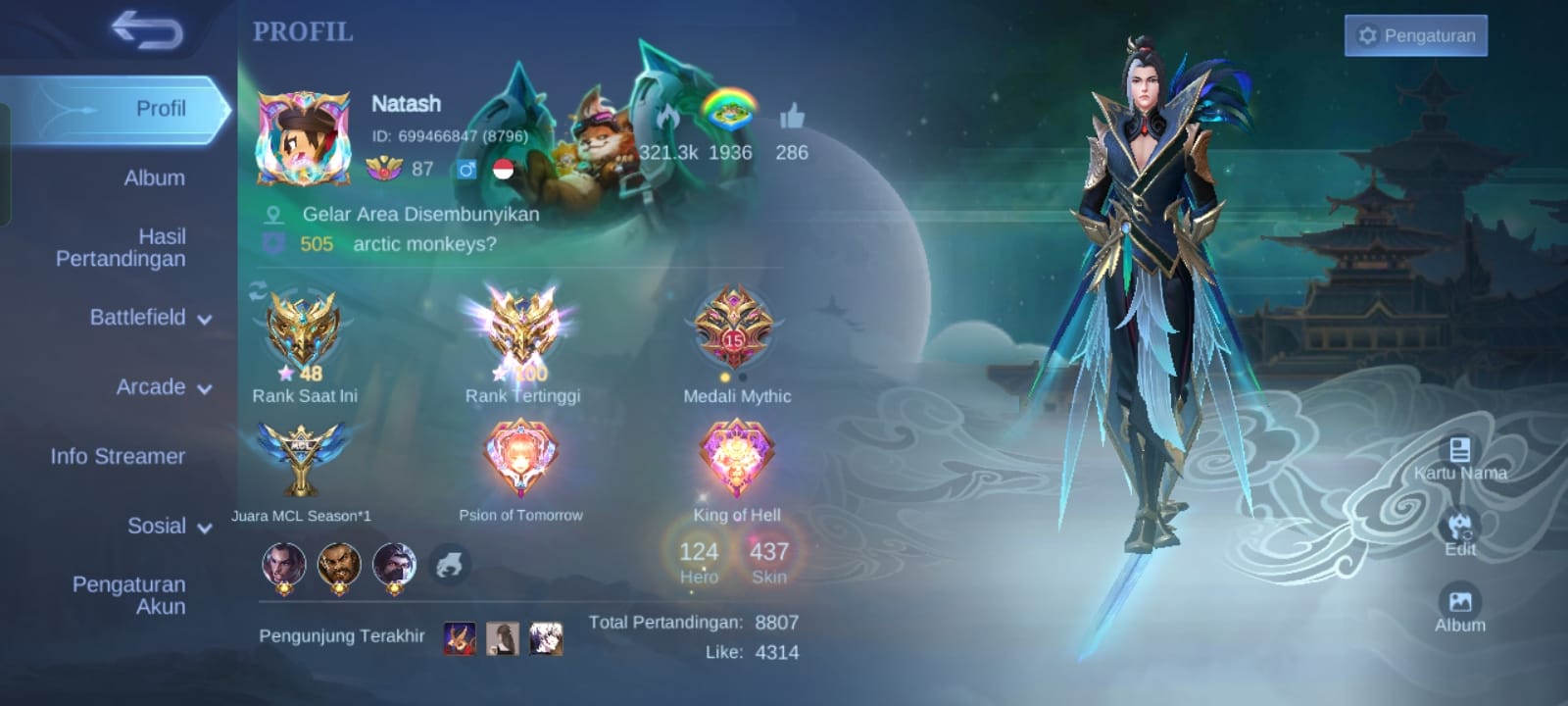
Task: Open the Pengaturan settings button
Action: tap(1415, 36)
